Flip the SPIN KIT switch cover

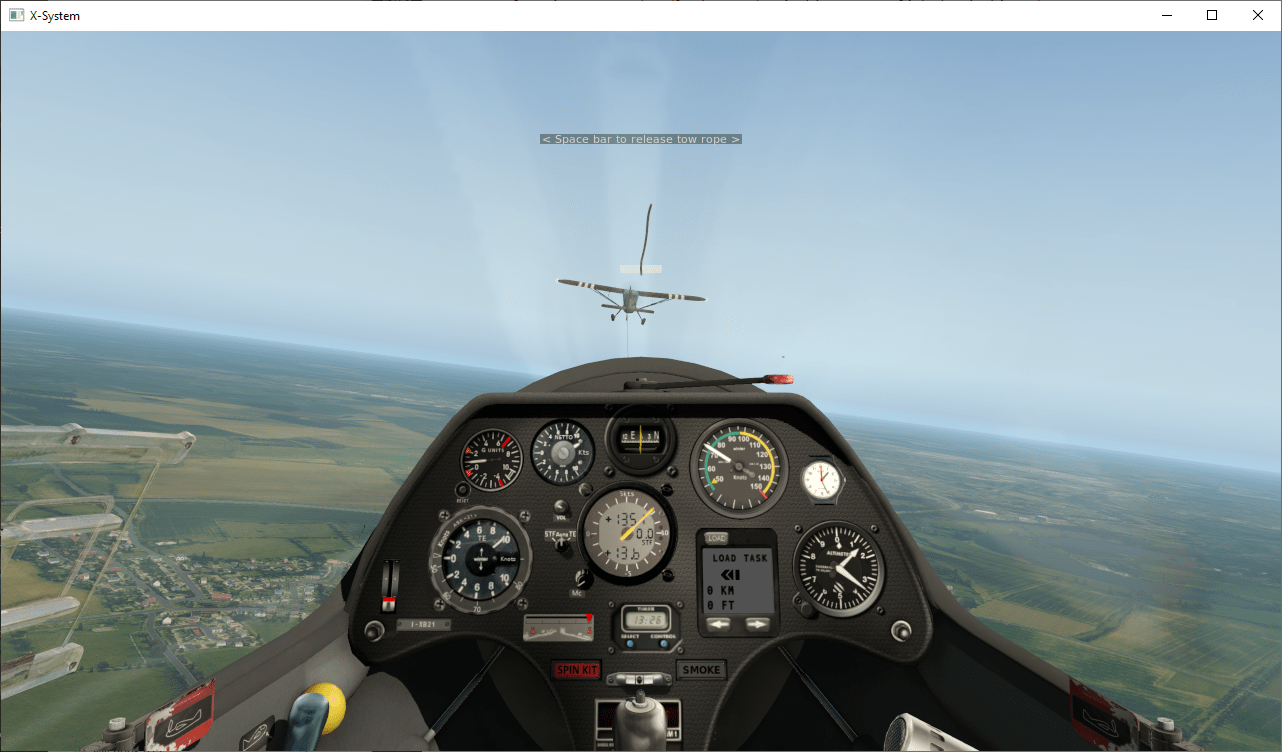578,668
